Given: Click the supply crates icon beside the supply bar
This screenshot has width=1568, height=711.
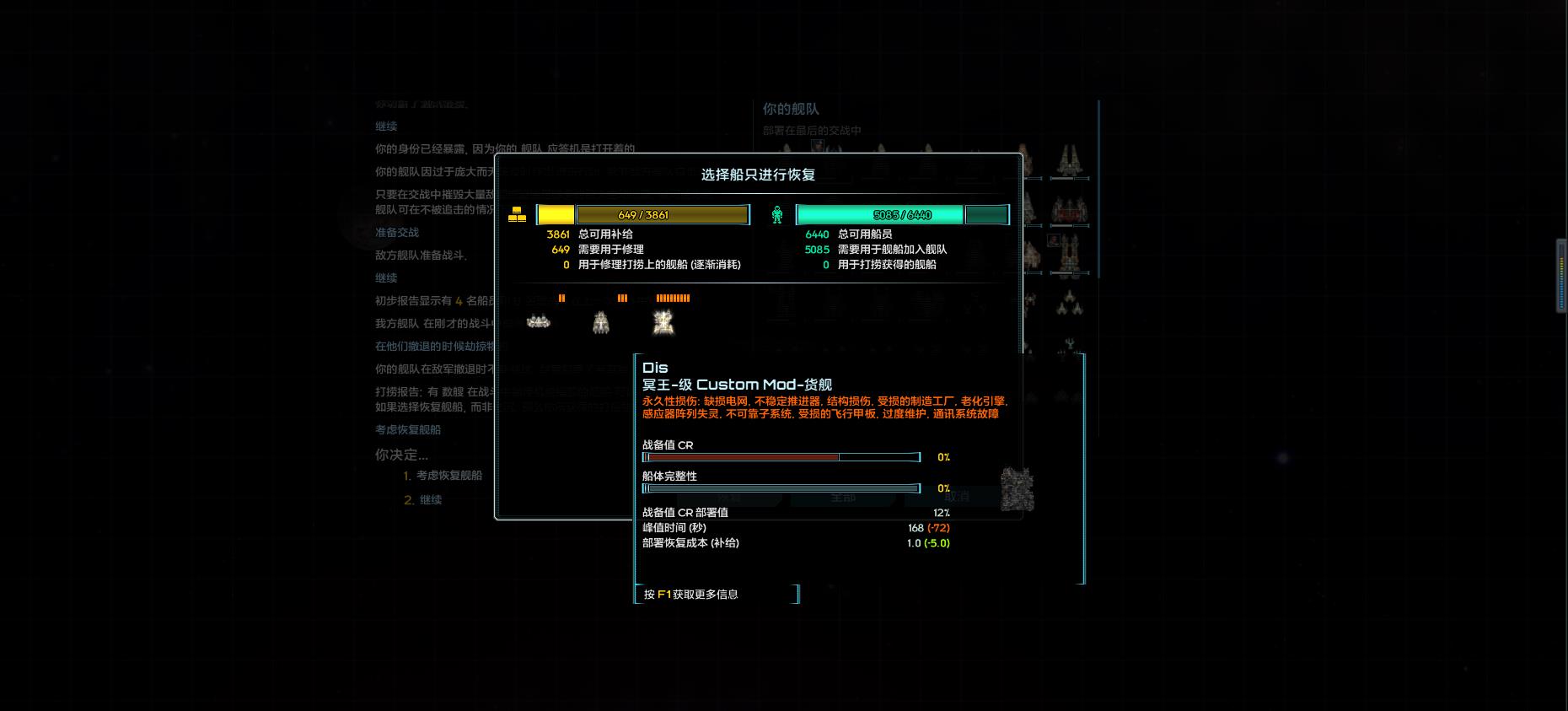Looking at the screenshot, I should (x=518, y=214).
